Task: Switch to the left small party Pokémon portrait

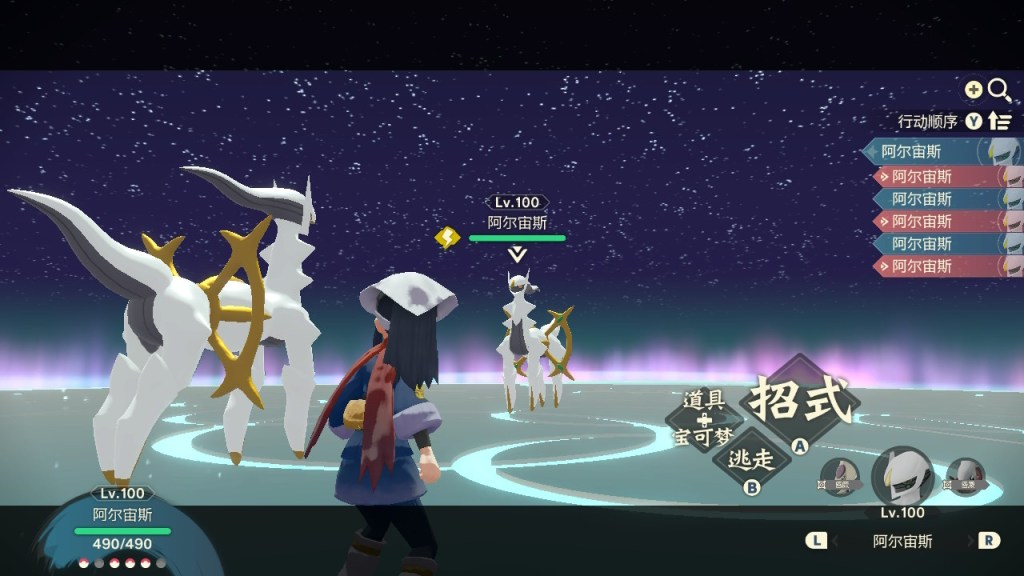Action: point(838,476)
